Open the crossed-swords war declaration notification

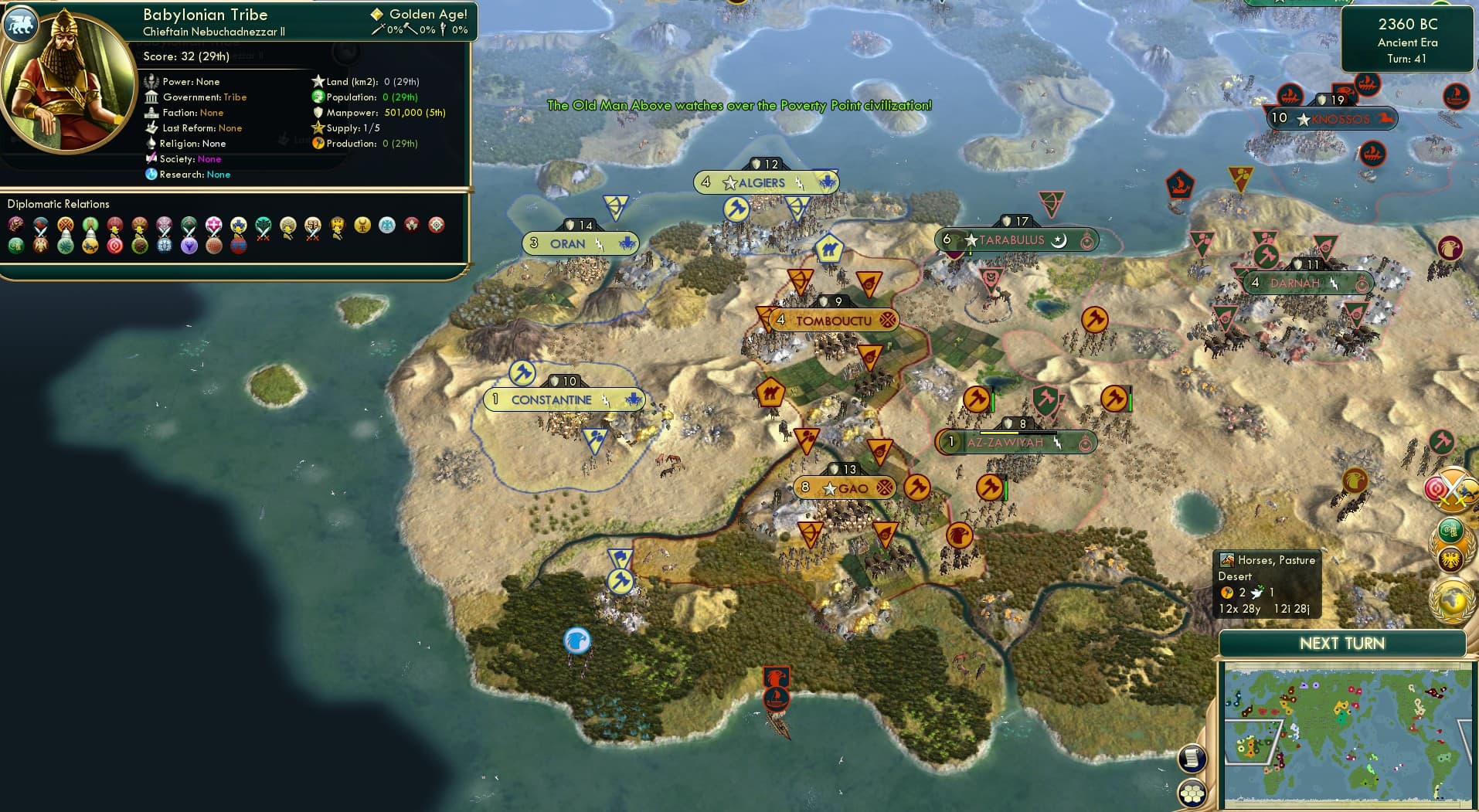click(1451, 488)
